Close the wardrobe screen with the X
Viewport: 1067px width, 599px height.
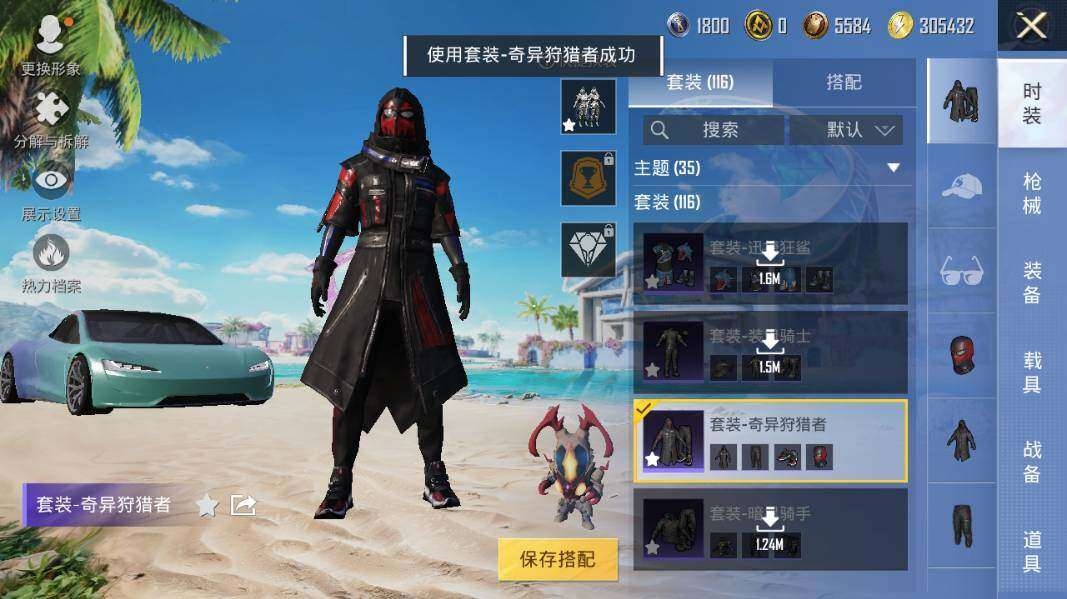pyautogui.click(x=1031, y=27)
